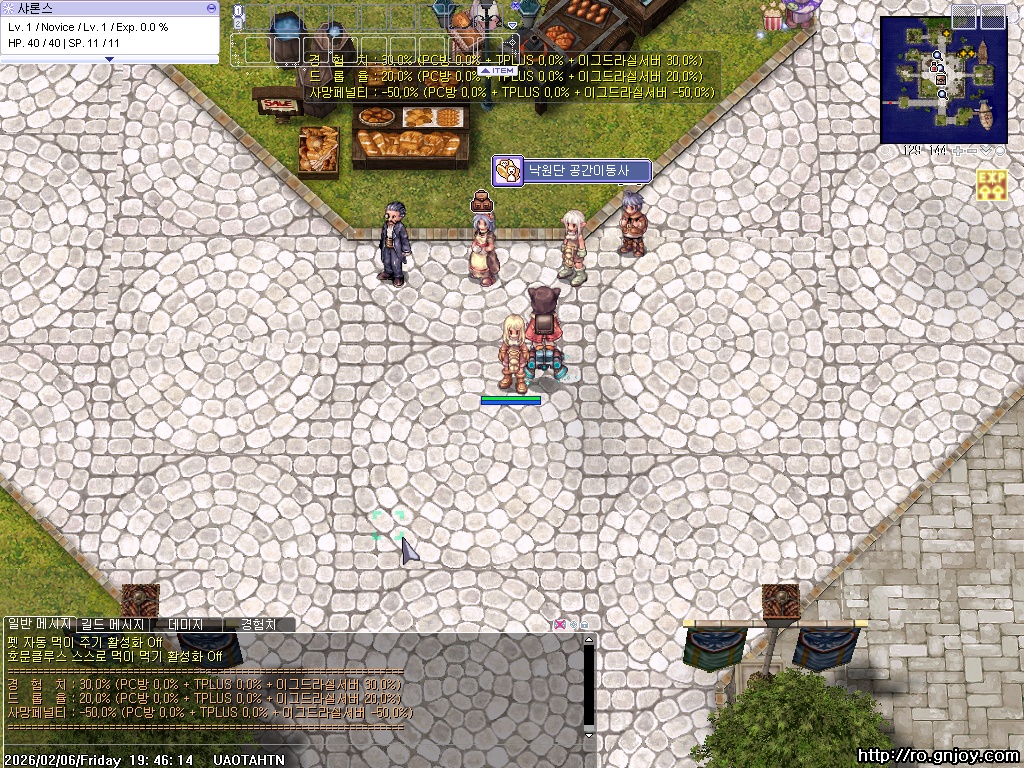1024x768 pixels.
Task: Click the minimap
Action: coord(944,80)
